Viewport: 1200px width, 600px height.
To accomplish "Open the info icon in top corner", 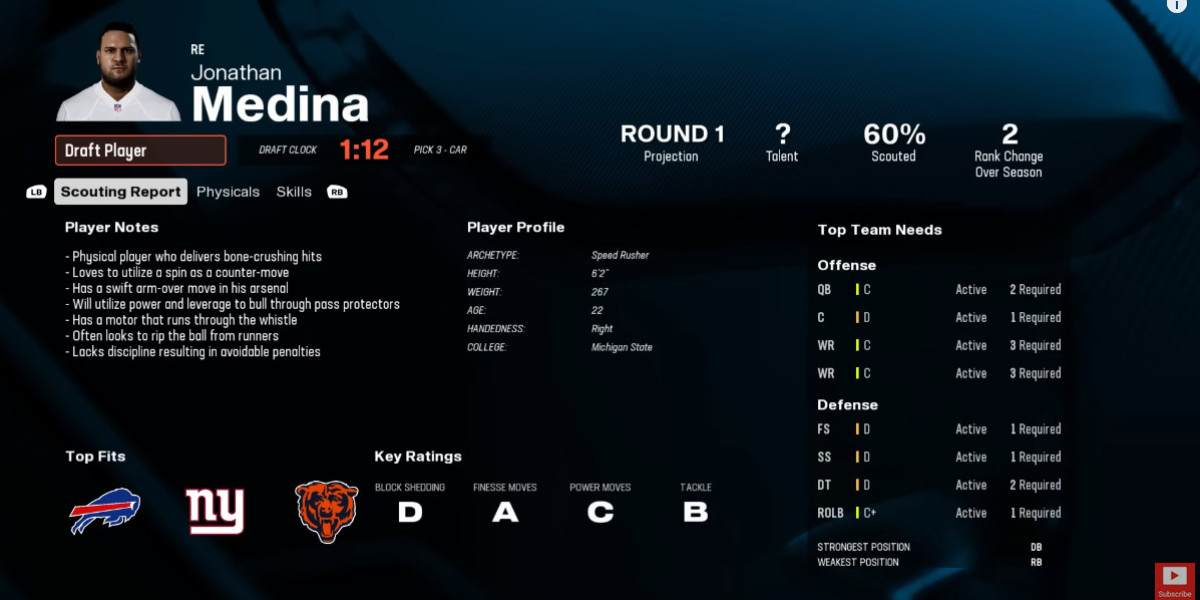I will [1176, 5].
